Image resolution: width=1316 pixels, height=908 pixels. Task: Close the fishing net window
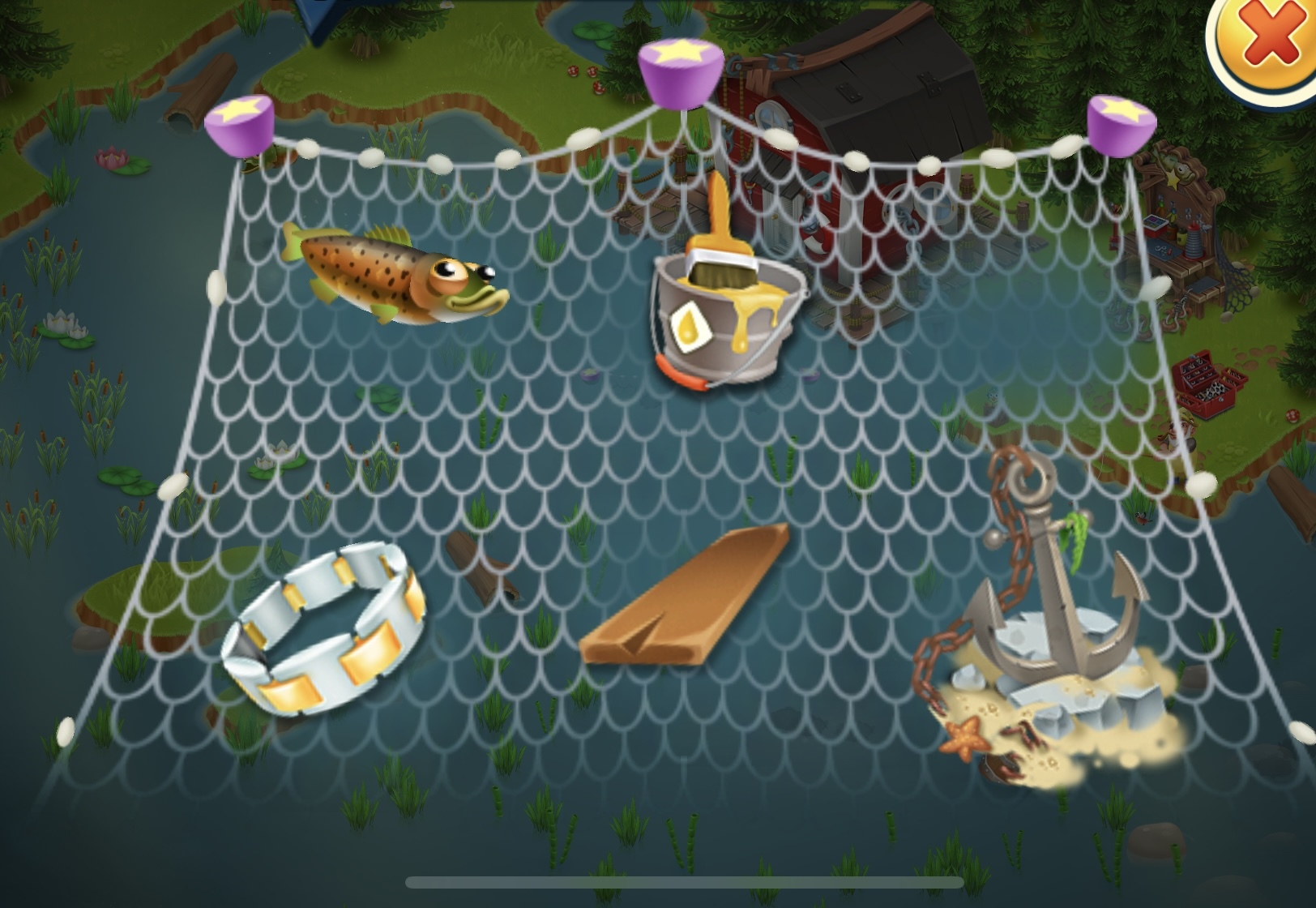tap(1269, 41)
